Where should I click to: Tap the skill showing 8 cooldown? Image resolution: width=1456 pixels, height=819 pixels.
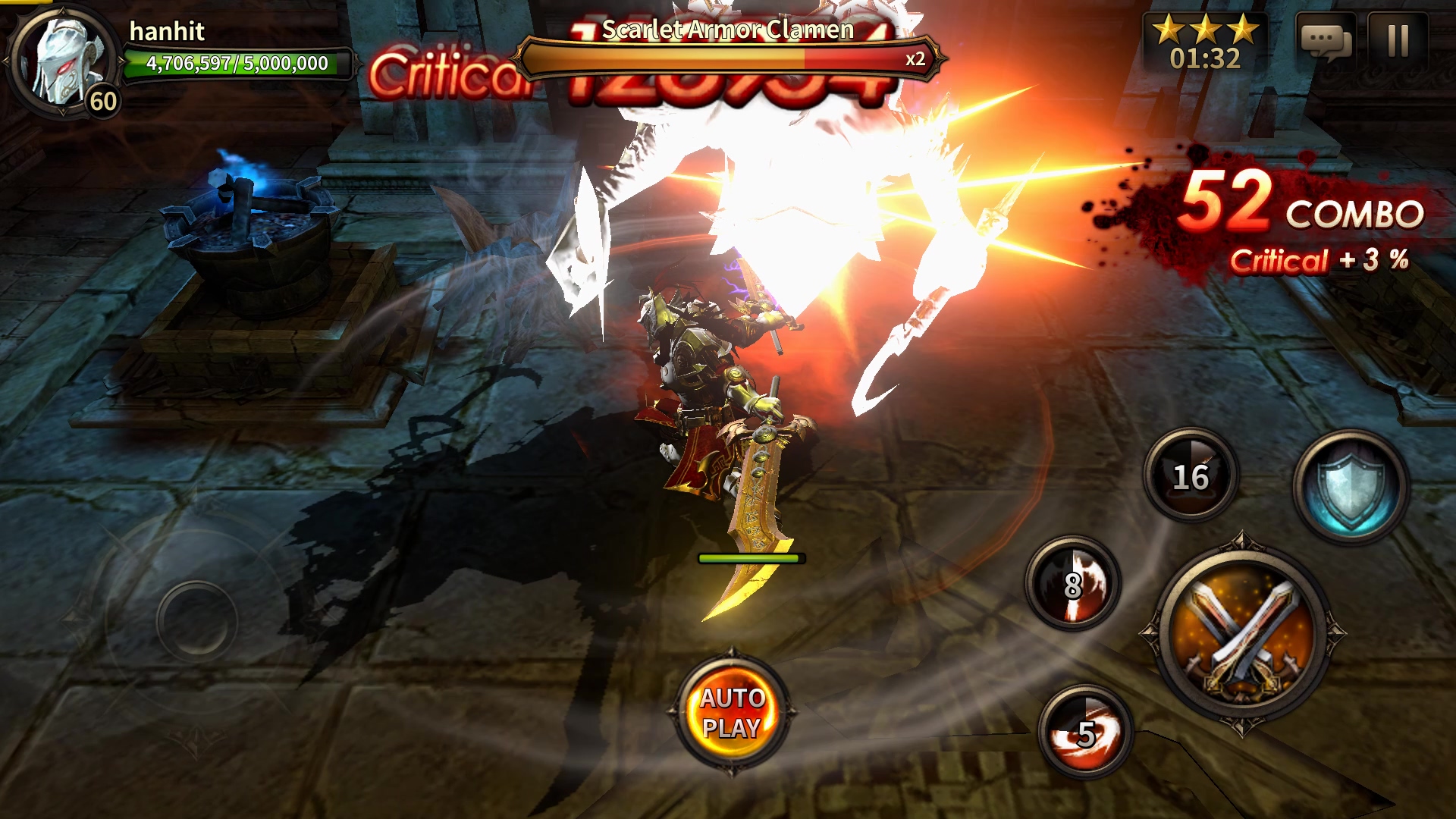click(x=1072, y=584)
